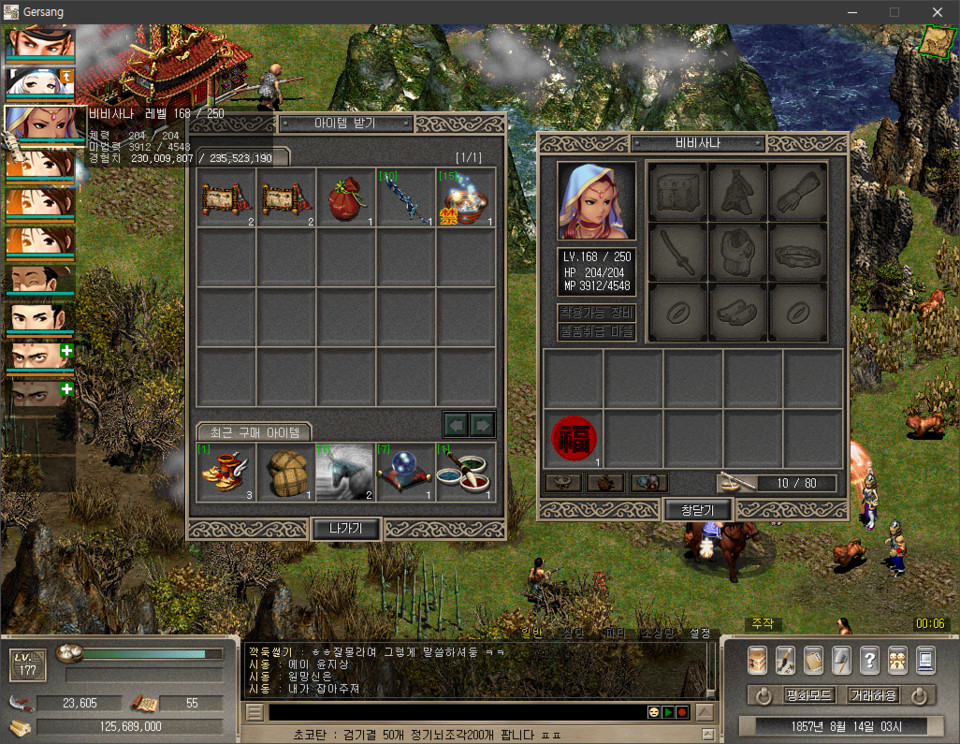Image resolution: width=960 pixels, height=744 pixels.
Task: Select the ink brush and paint dishes
Action: click(465, 472)
